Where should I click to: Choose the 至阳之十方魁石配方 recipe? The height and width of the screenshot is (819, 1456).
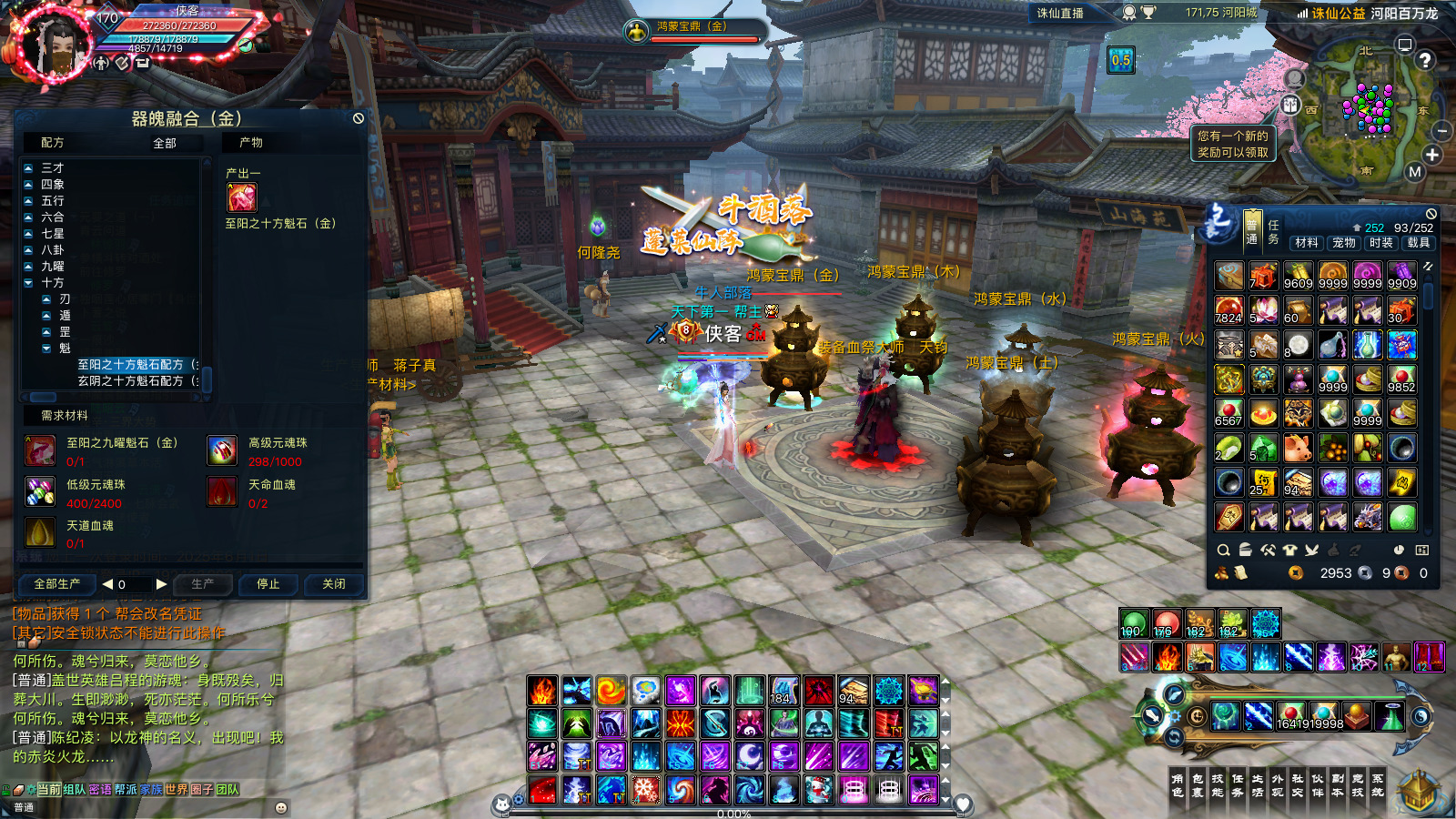coord(130,365)
